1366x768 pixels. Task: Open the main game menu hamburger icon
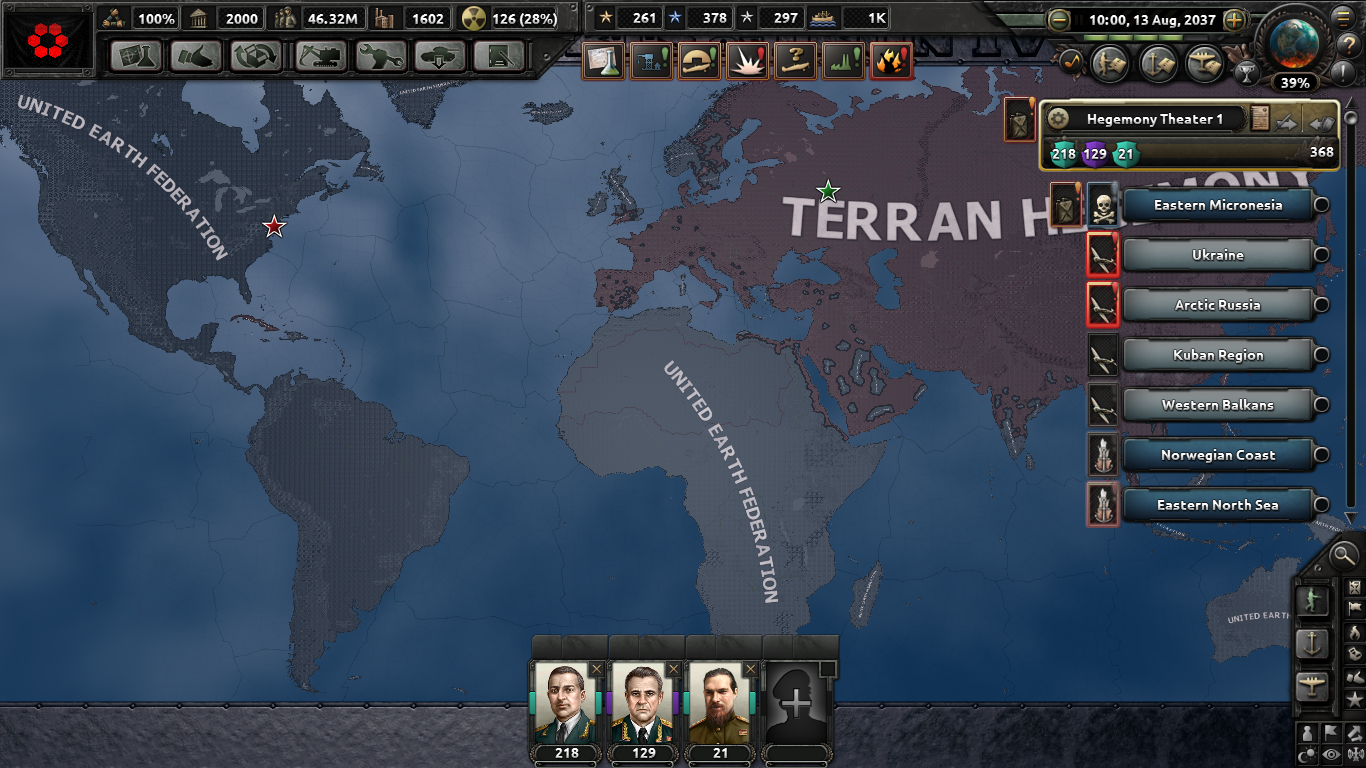coord(1344,17)
